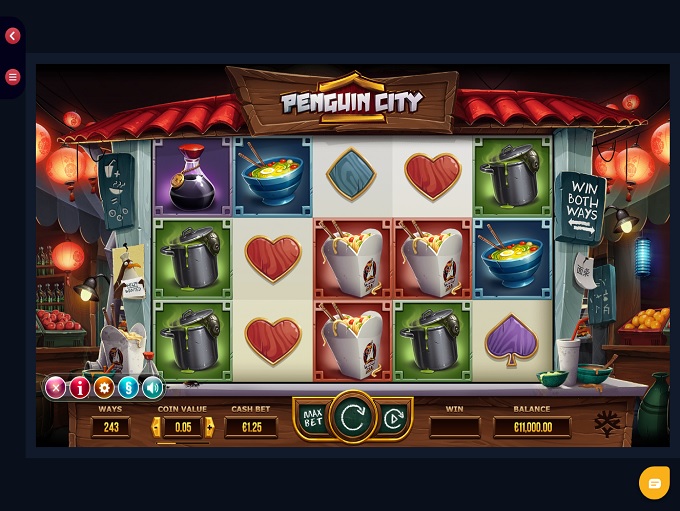680x511 pixels.
Task: Open the orange gear settings
Action: click(104, 387)
